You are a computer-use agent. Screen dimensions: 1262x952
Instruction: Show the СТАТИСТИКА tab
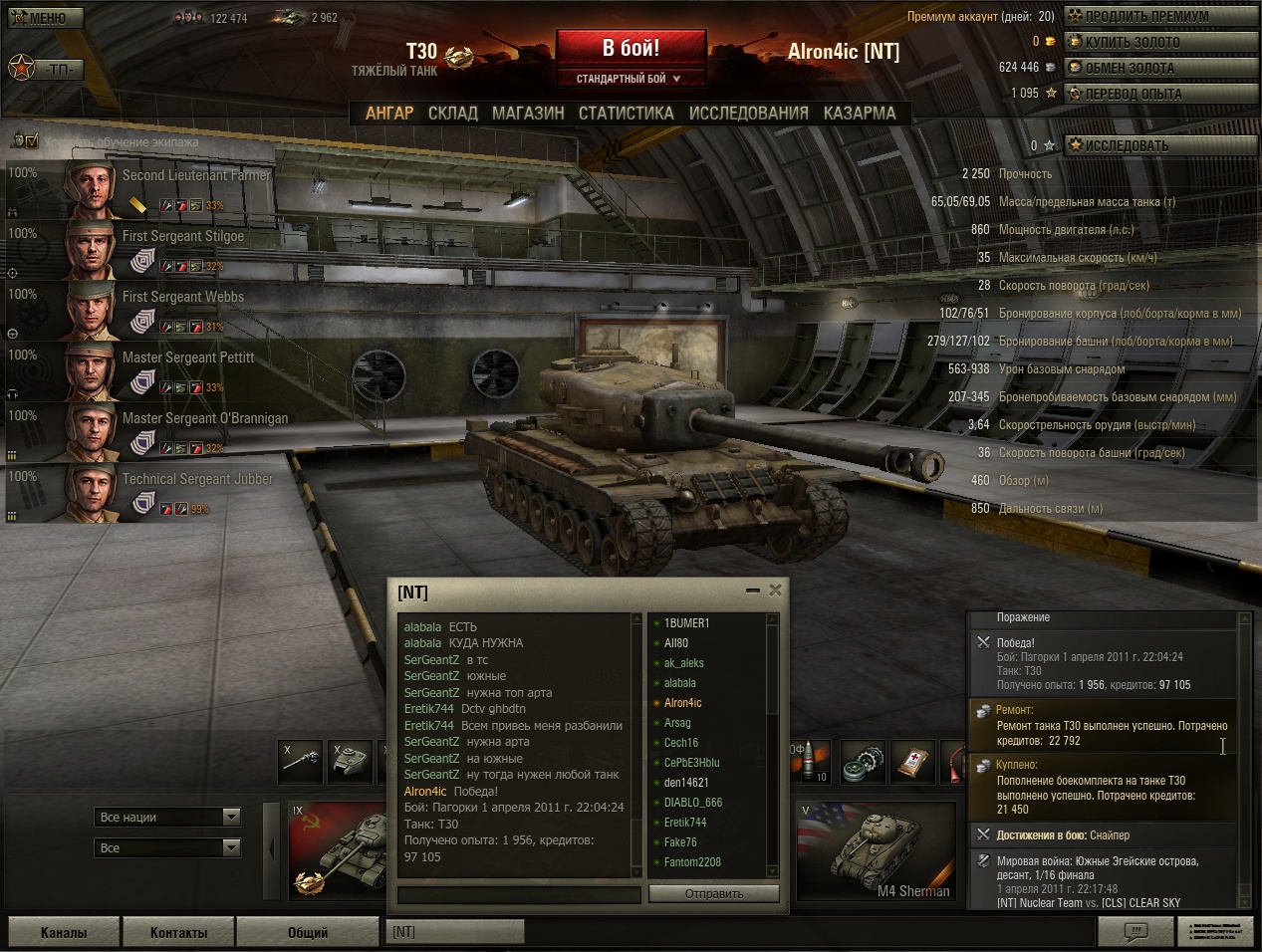coord(626,114)
